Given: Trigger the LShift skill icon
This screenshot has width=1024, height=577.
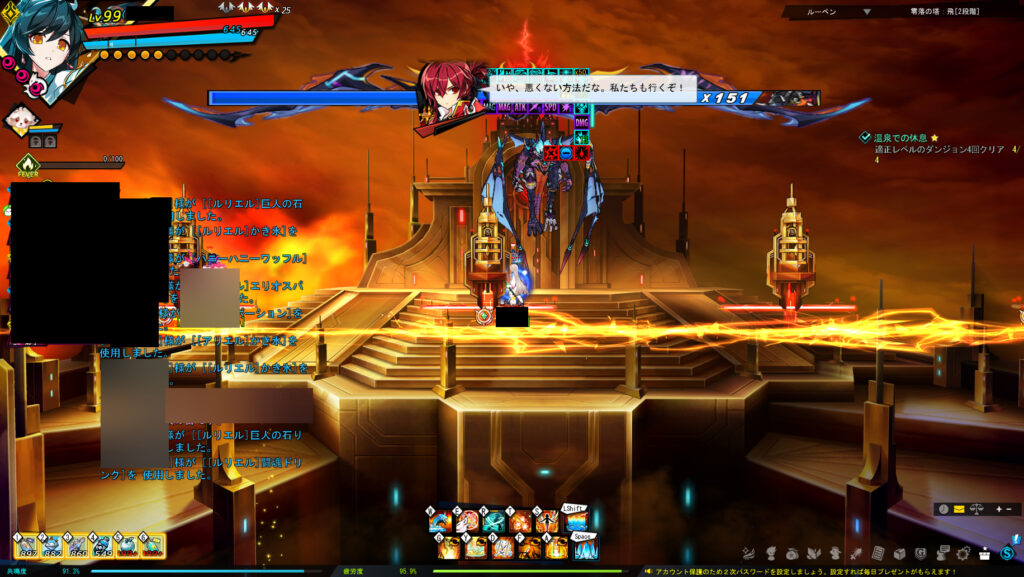Looking at the screenshot, I should click(577, 521).
